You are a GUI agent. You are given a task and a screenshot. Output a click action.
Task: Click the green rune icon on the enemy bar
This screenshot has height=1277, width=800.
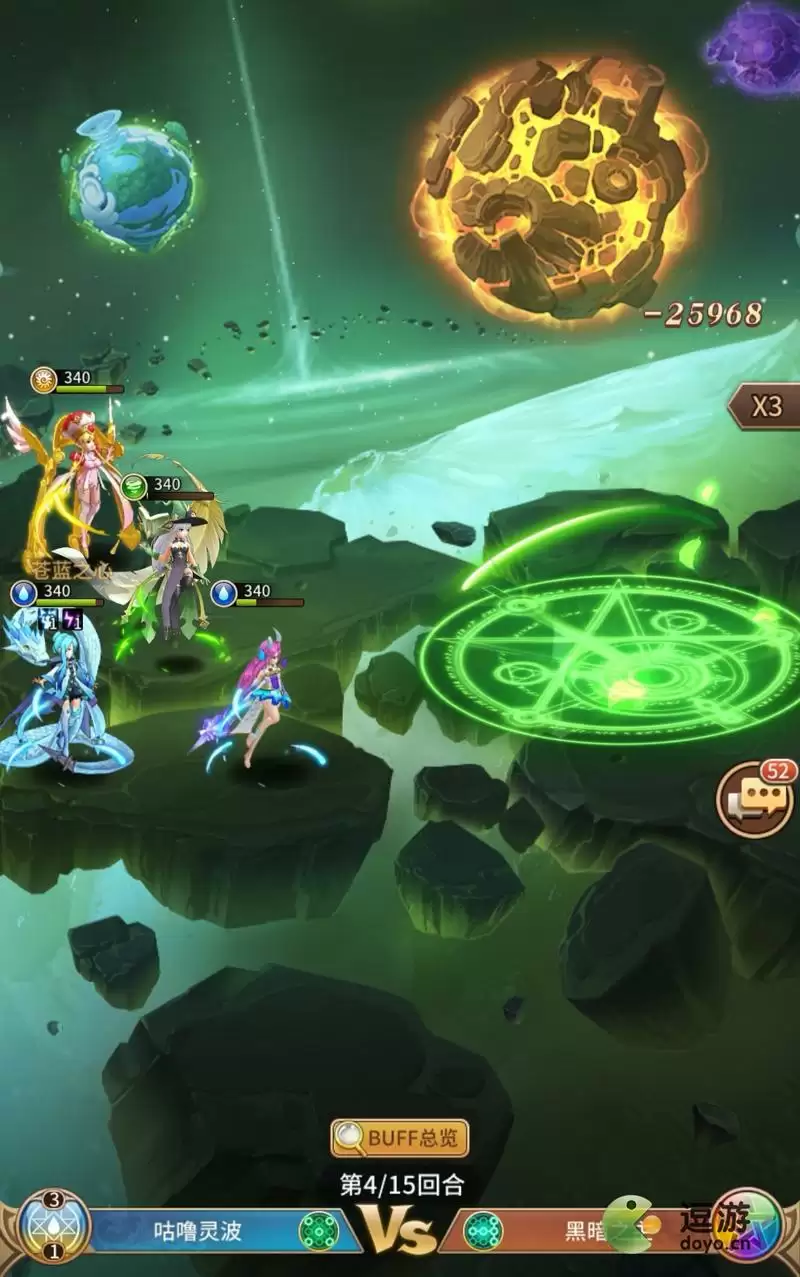coord(483,1230)
